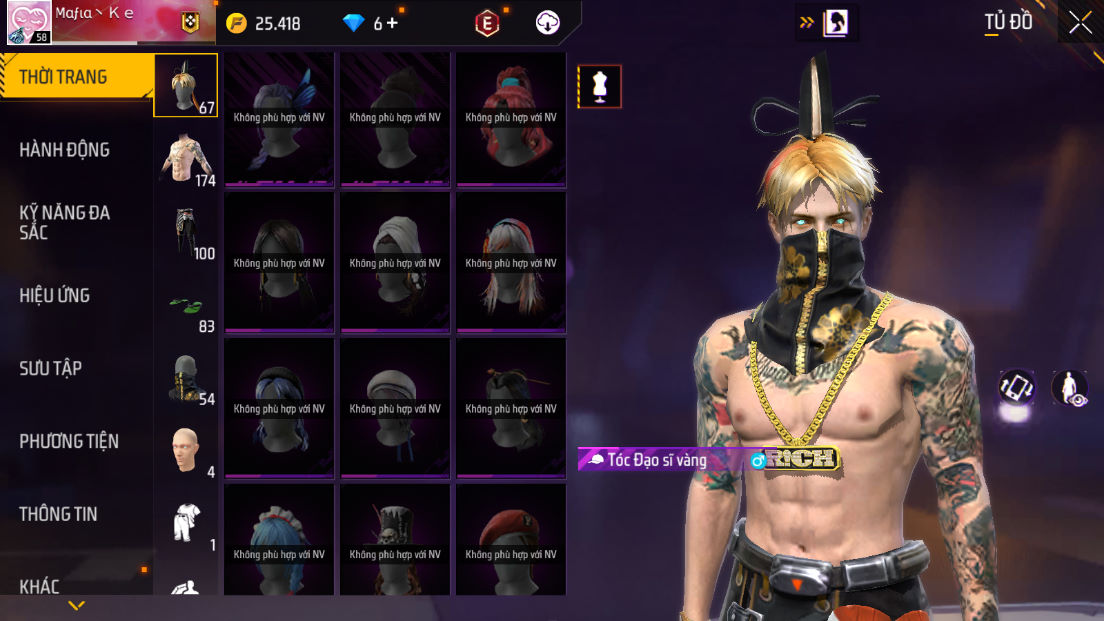Viewport: 1104px width, 621px height.
Task: Click the gold coin balance 25.418
Action: tap(265, 23)
